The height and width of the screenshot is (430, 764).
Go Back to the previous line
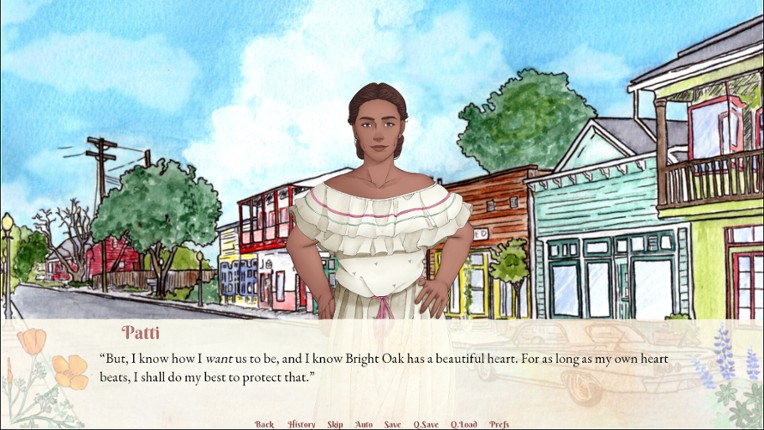pos(264,424)
